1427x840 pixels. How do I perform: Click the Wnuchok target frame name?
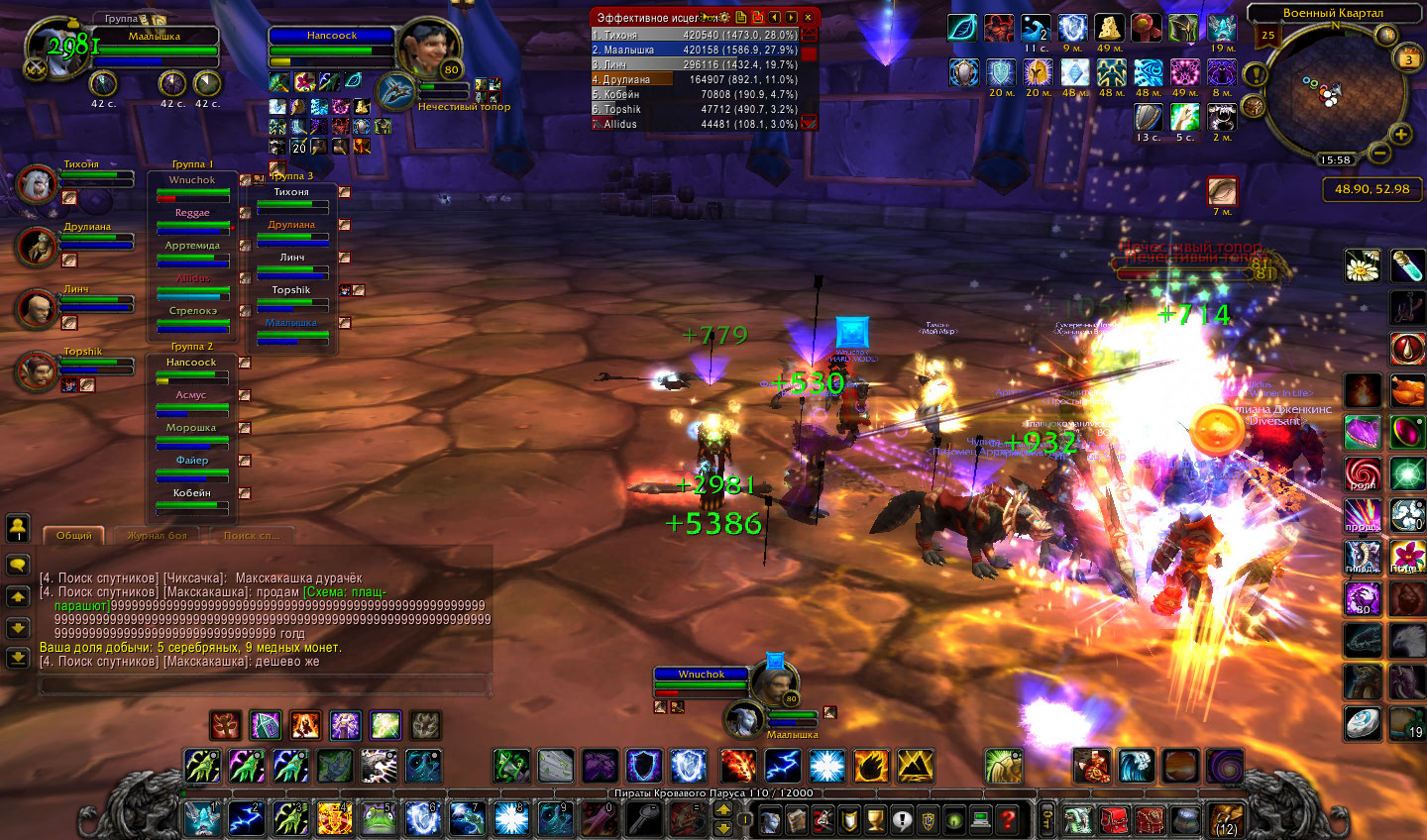[702, 675]
